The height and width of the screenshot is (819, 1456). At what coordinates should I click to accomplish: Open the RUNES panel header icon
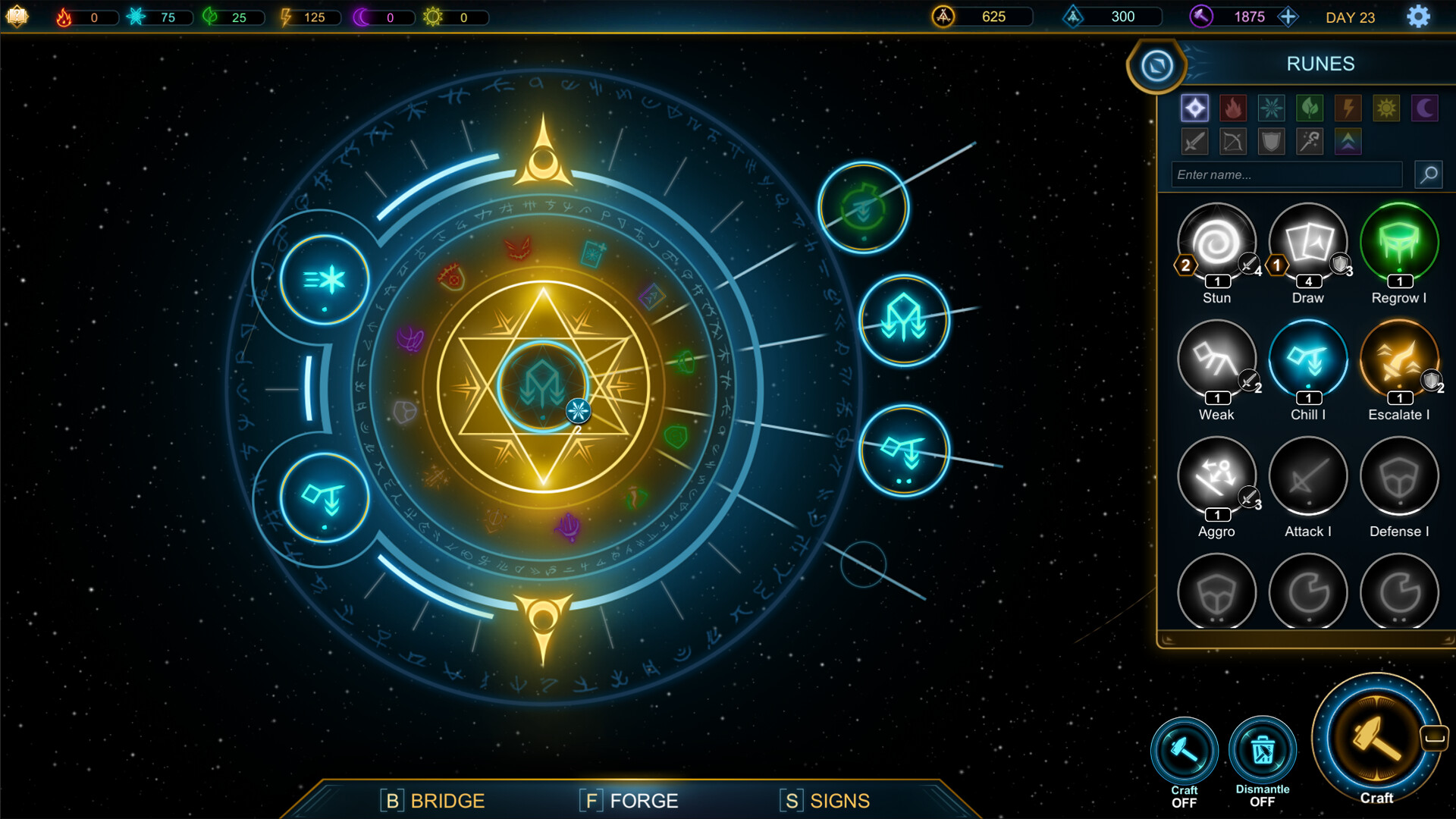click(1155, 66)
